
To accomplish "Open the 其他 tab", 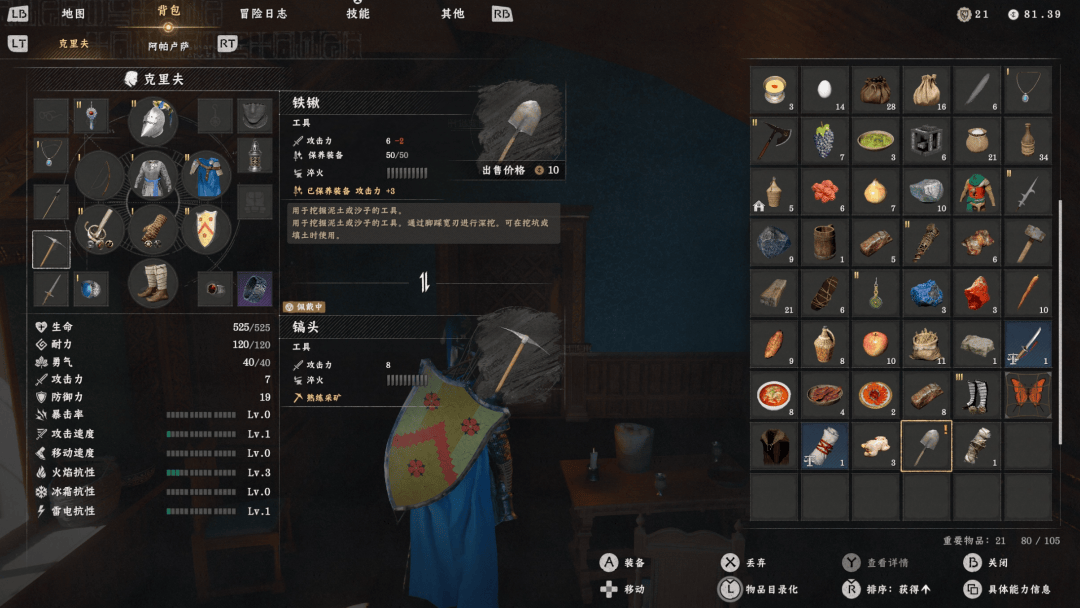I will click(452, 14).
